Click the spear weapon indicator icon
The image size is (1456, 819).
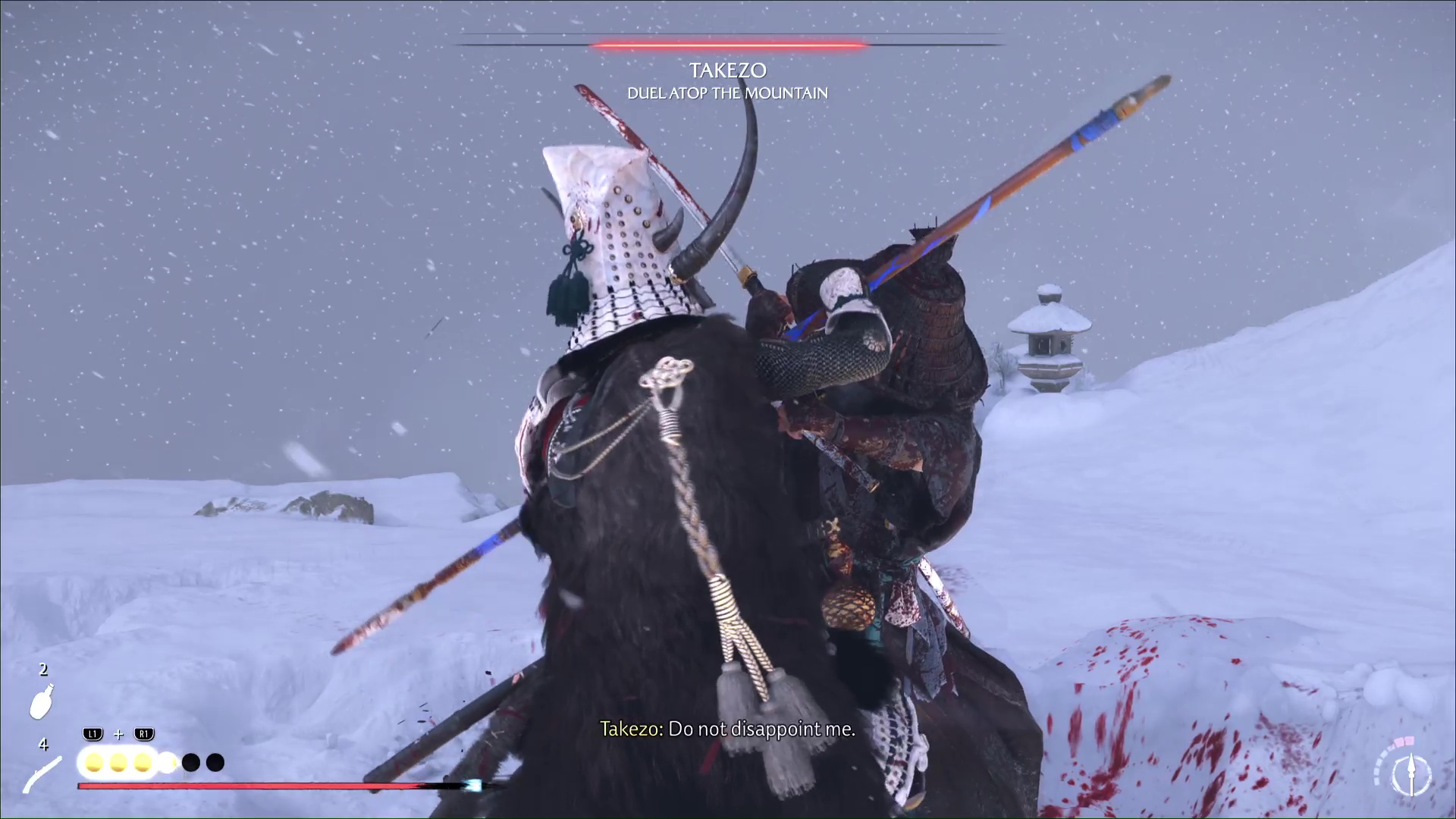[1411, 775]
